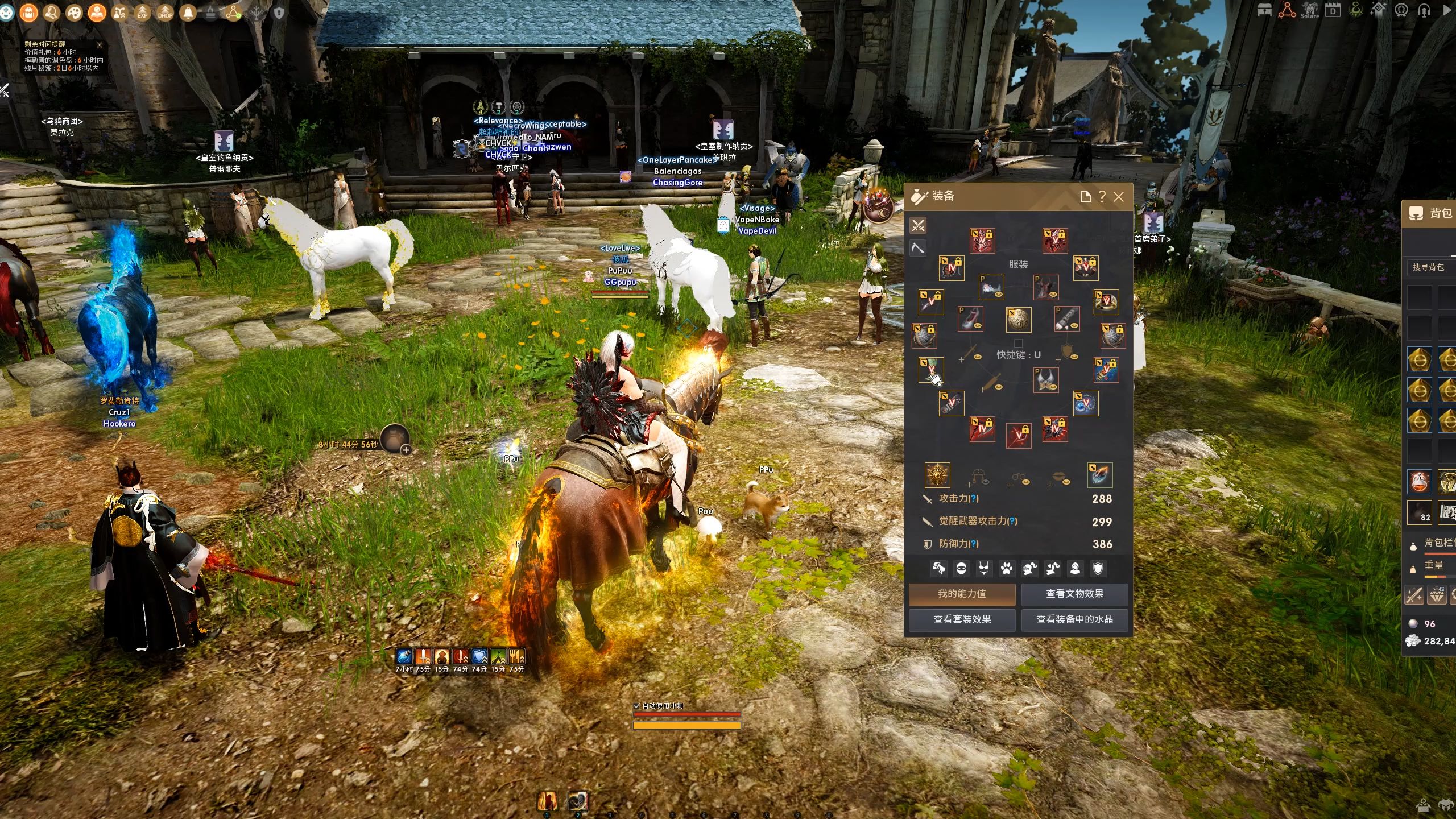
Task: Click the 查看文物效果 button
Action: (1074, 594)
